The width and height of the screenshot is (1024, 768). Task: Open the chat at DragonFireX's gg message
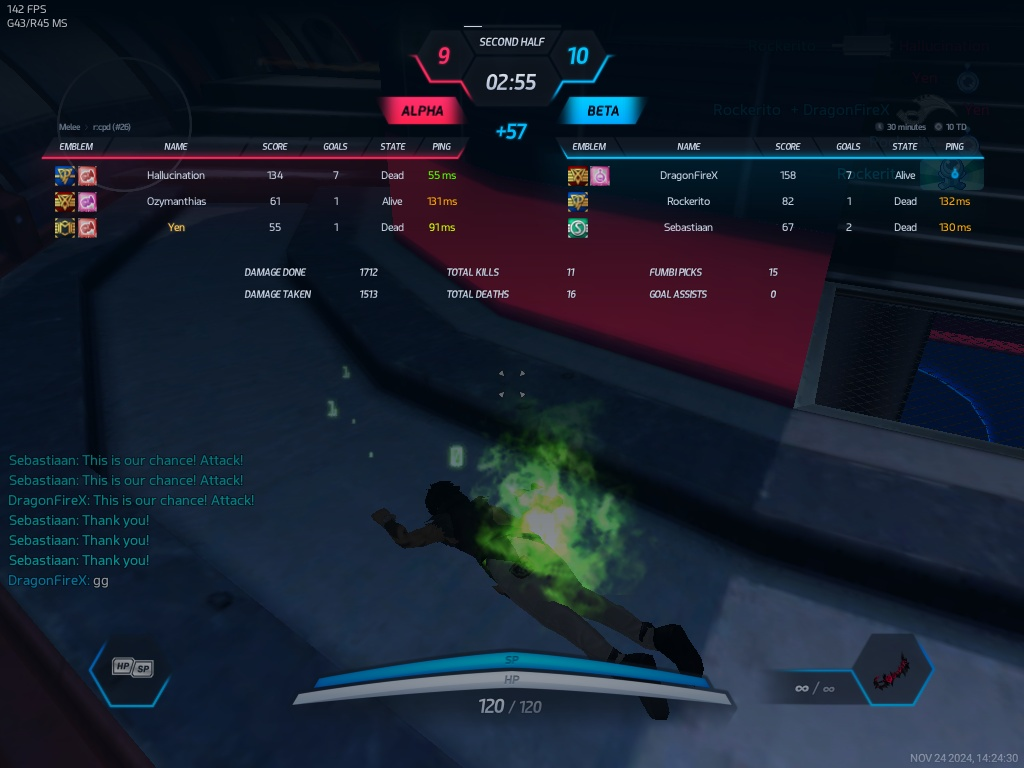[58, 580]
